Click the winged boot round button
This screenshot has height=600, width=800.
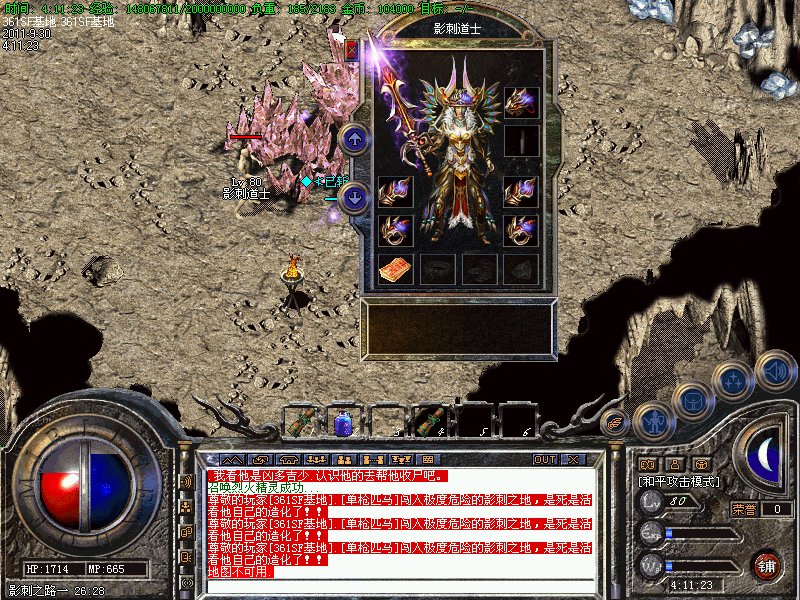click(615, 424)
